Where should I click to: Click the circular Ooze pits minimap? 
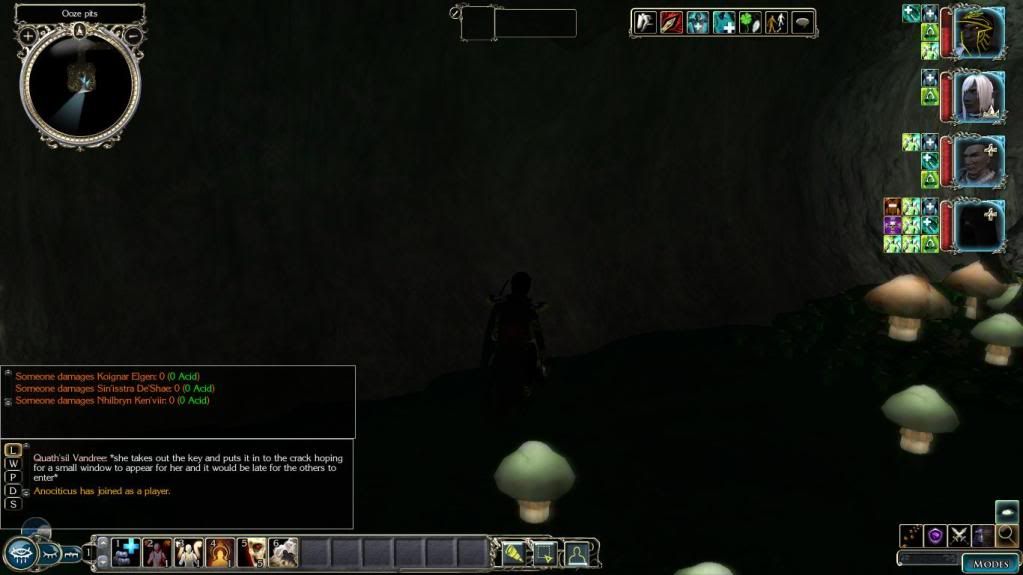(80, 84)
